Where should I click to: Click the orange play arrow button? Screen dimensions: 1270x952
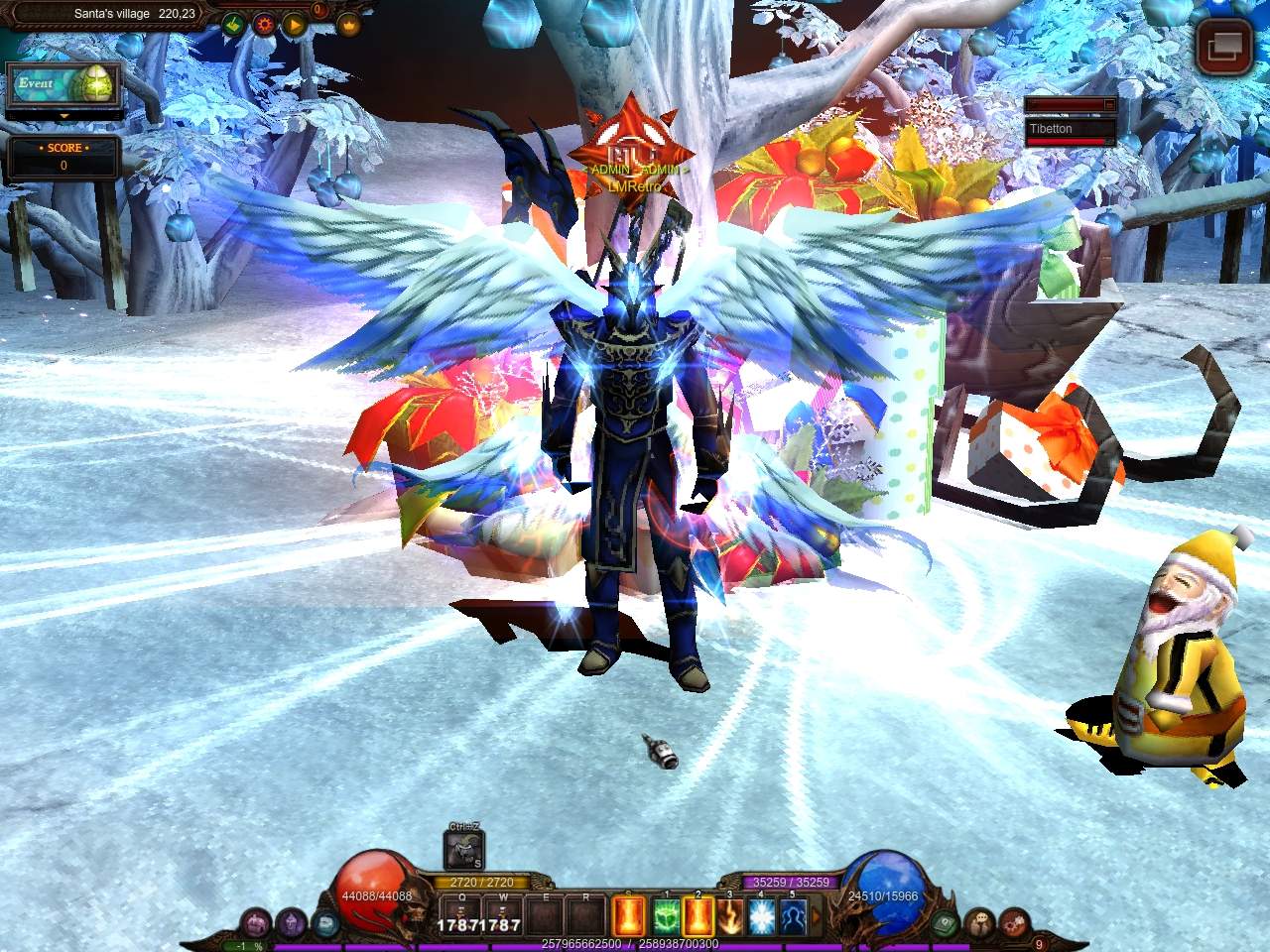tap(294, 24)
